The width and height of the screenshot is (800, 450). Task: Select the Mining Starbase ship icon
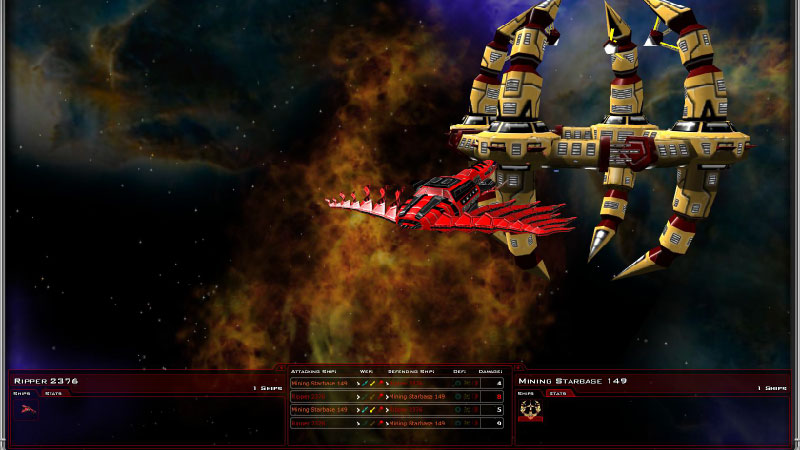[530, 409]
